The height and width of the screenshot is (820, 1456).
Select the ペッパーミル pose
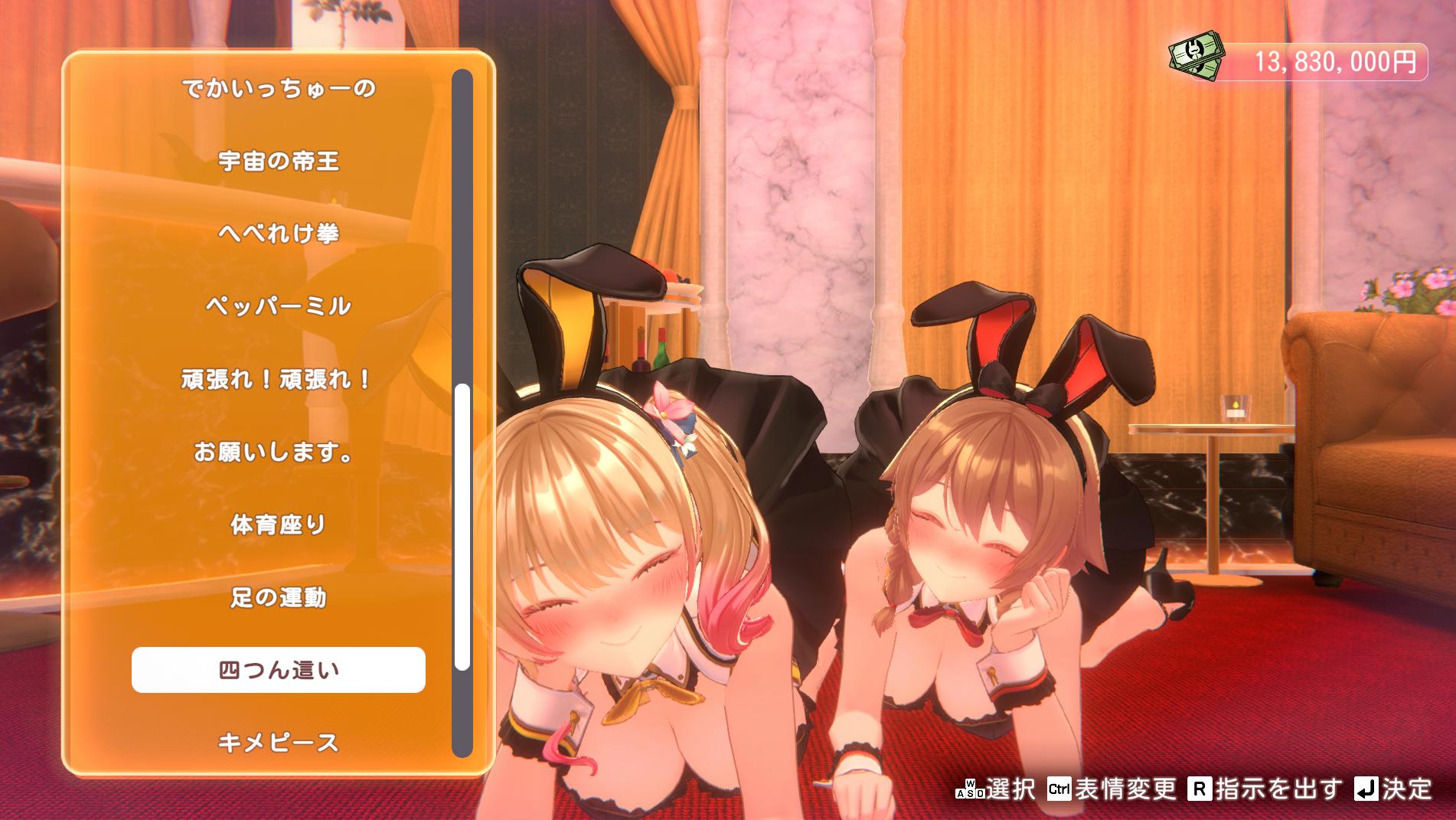coord(279,305)
